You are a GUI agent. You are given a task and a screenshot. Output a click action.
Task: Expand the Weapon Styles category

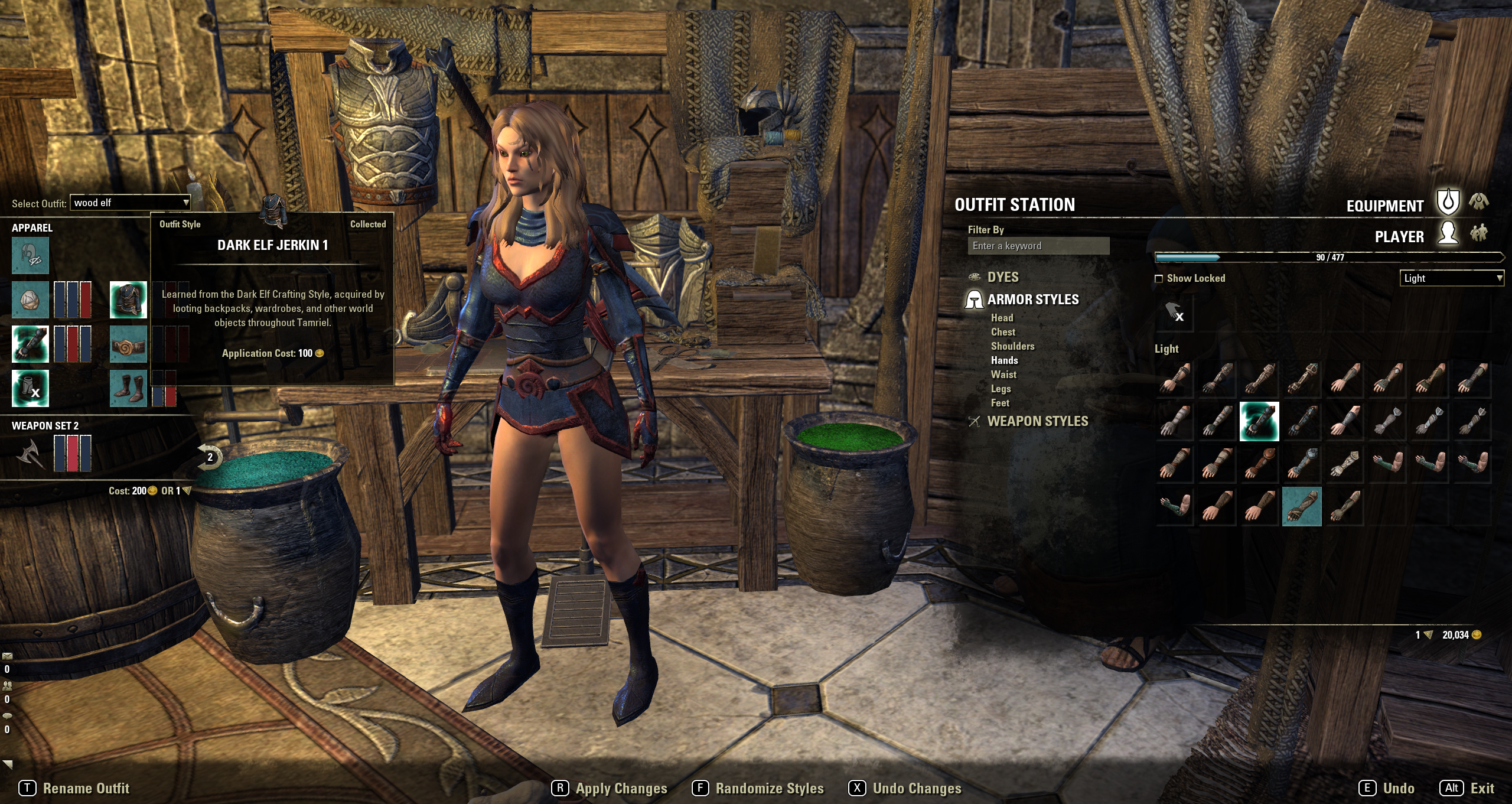click(1037, 421)
